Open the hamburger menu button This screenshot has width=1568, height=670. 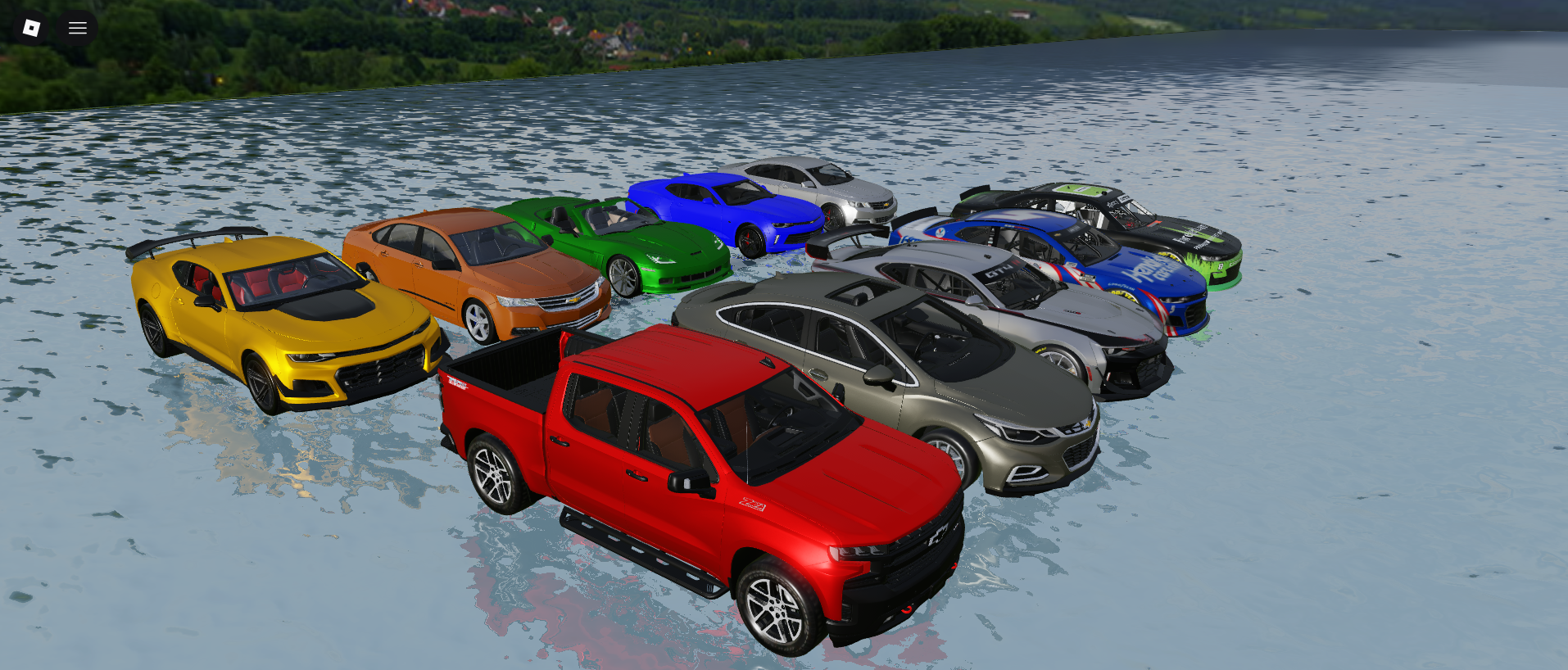78,28
